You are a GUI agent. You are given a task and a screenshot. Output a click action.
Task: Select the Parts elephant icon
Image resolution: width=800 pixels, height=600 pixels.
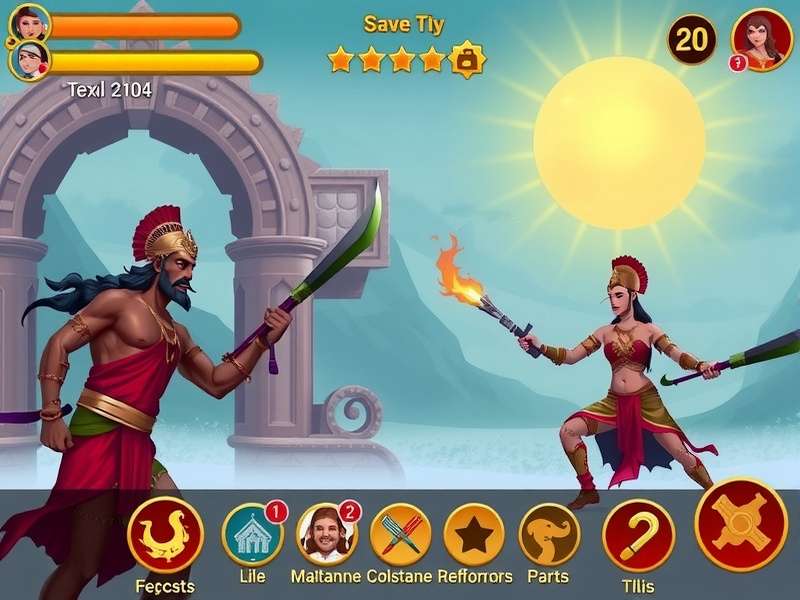(549, 535)
